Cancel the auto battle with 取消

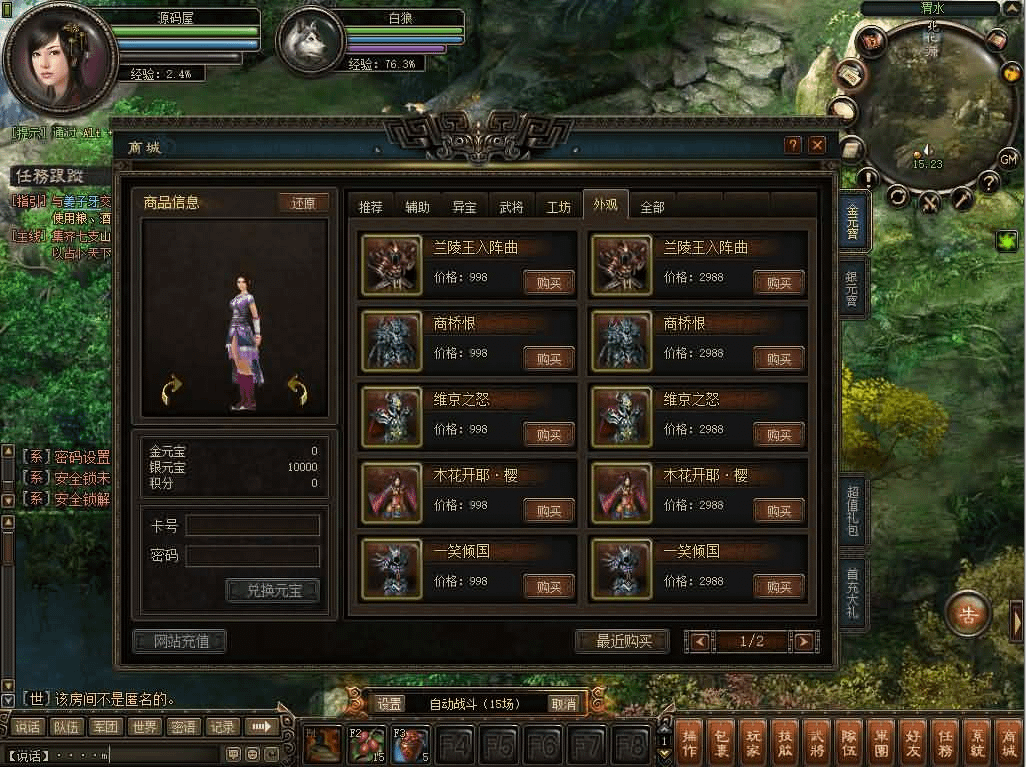coord(564,704)
